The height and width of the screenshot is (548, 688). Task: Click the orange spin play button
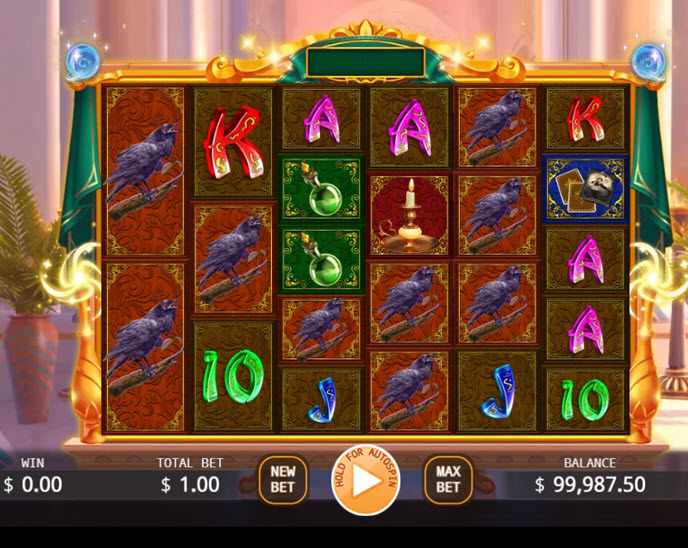365,480
